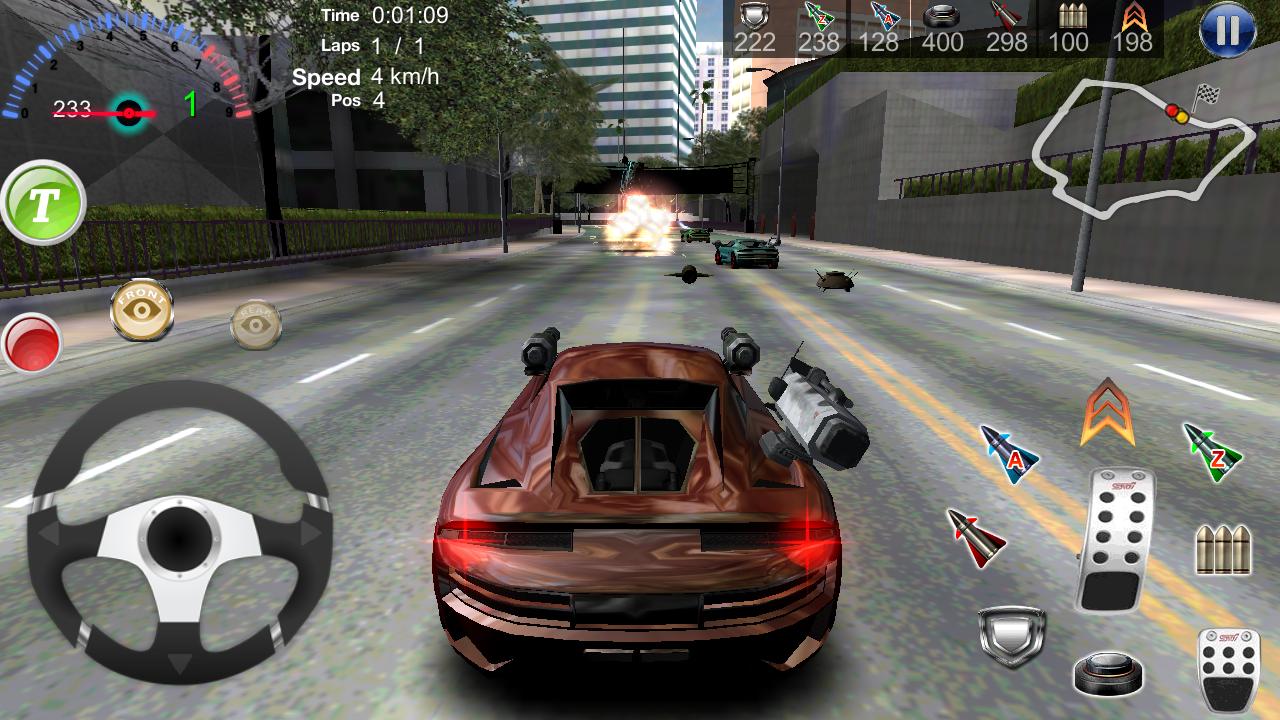Toggle the FRONT camera view
This screenshot has height=720, width=1280.
pos(141,310)
